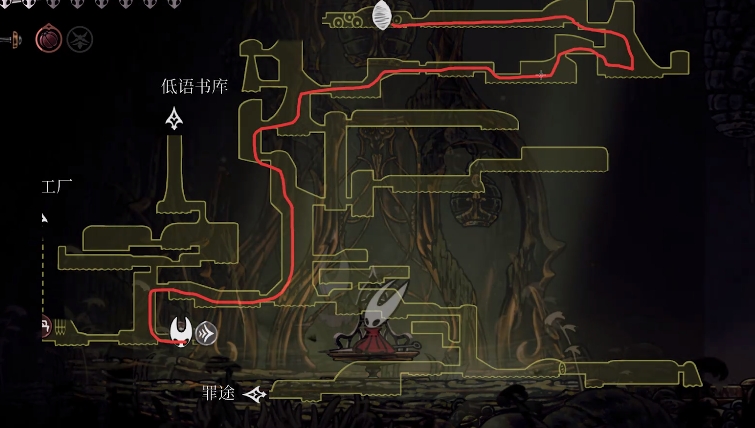Select the white cocoon marker on the map
The height and width of the screenshot is (428, 755).
click(x=382, y=17)
